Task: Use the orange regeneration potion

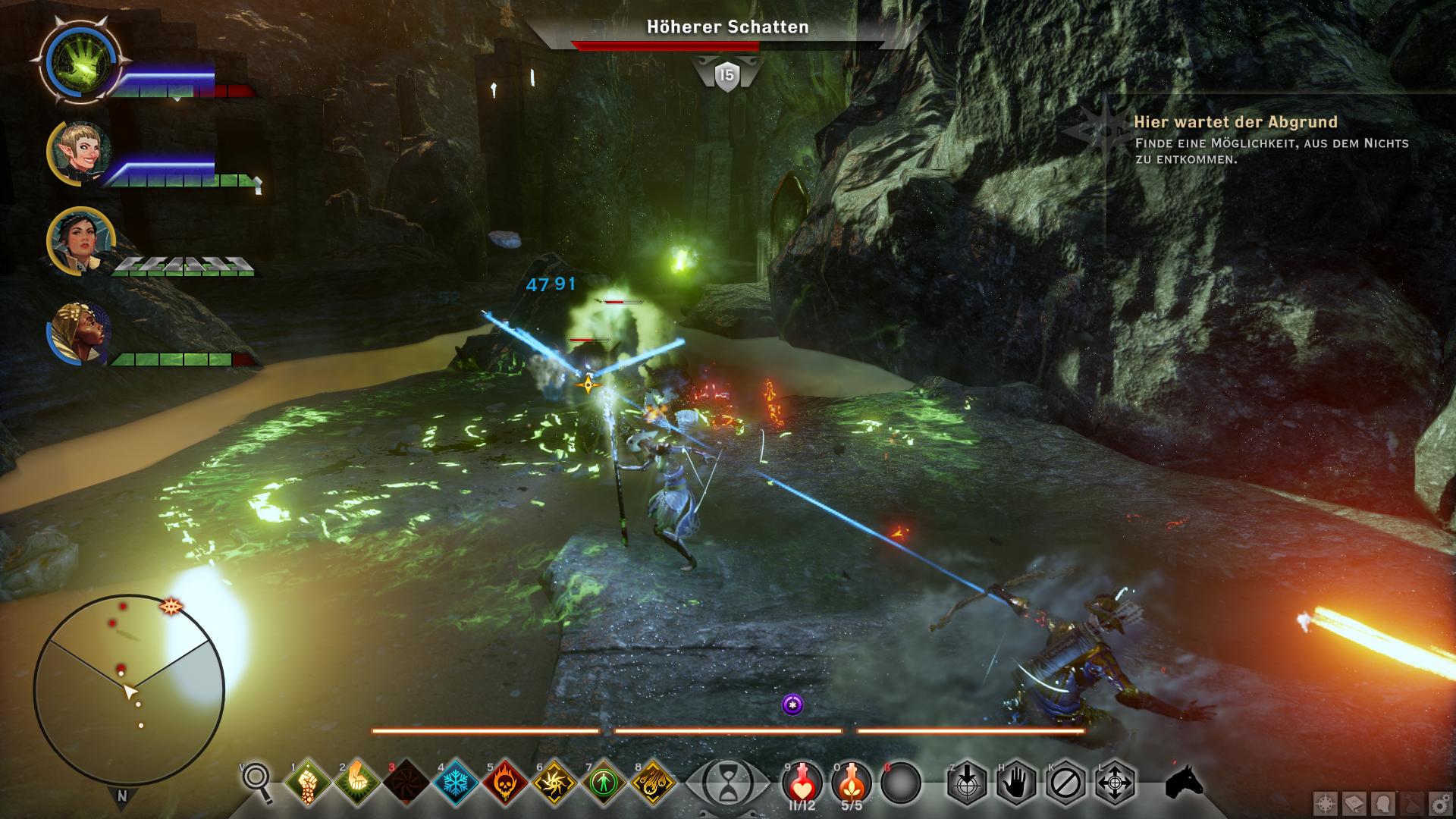Action: coord(852,781)
